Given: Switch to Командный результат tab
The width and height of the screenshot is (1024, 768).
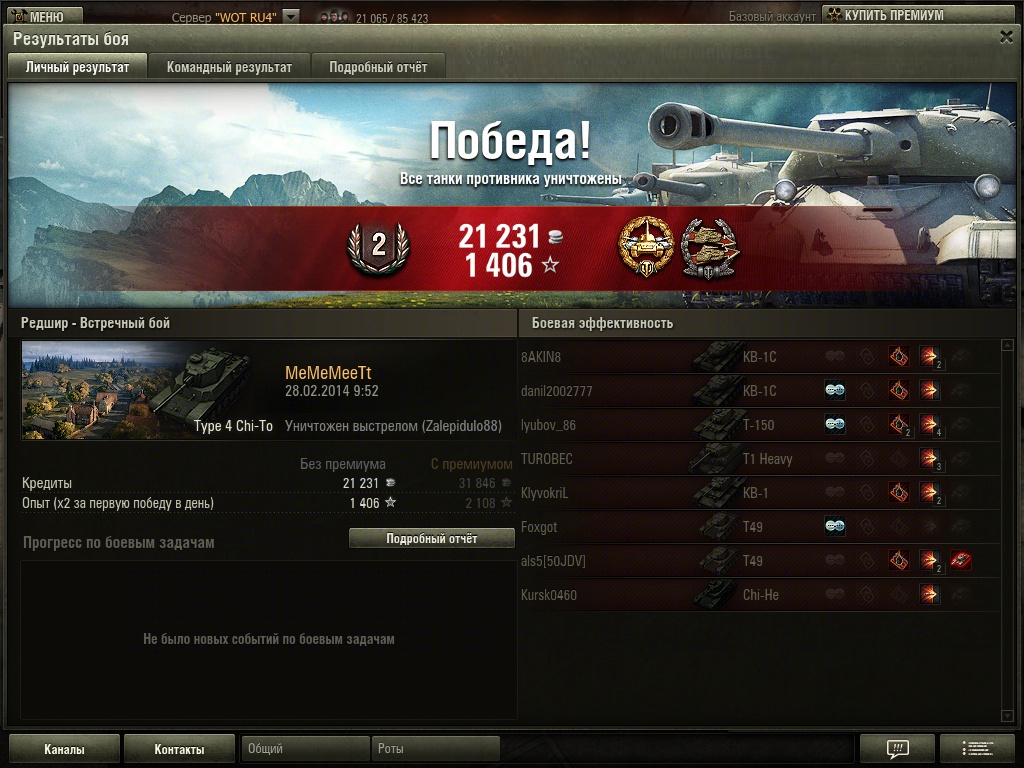Looking at the screenshot, I should [x=229, y=67].
